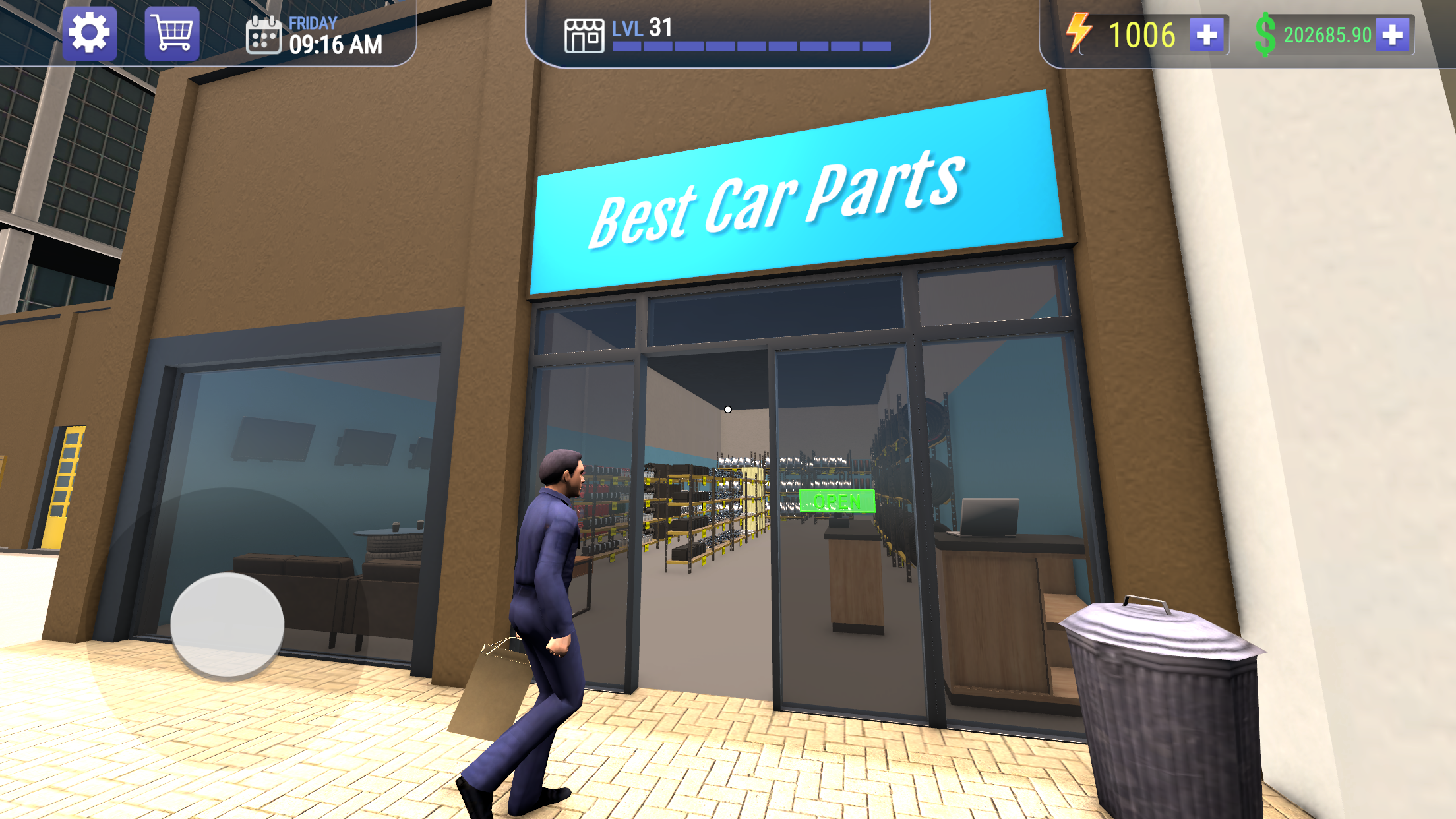This screenshot has height=819, width=1456.
Task: Open the shopping cart icon
Action: [171, 34]
